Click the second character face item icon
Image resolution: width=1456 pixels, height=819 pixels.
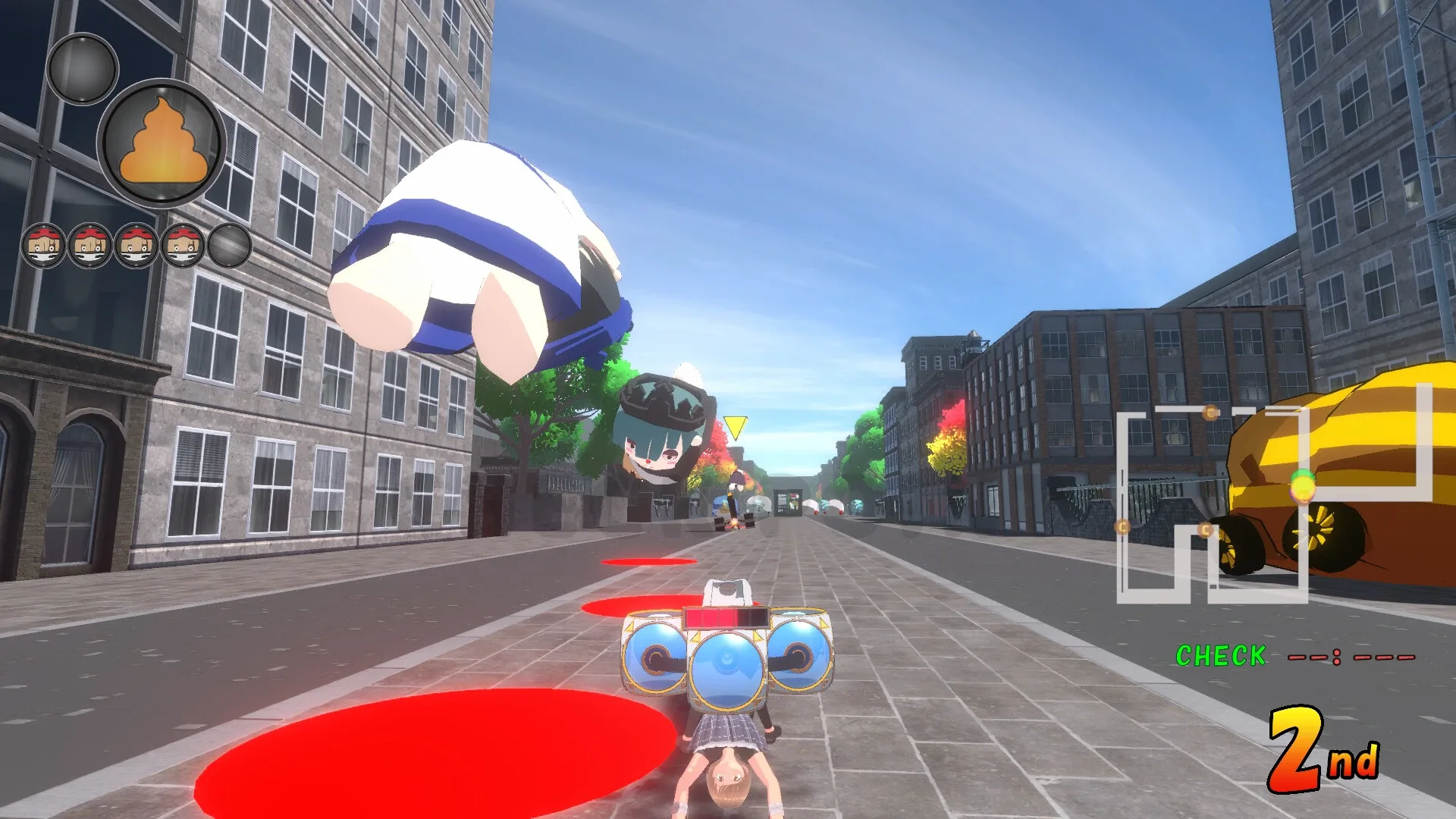pyautogui.click(x=91, y=246)
